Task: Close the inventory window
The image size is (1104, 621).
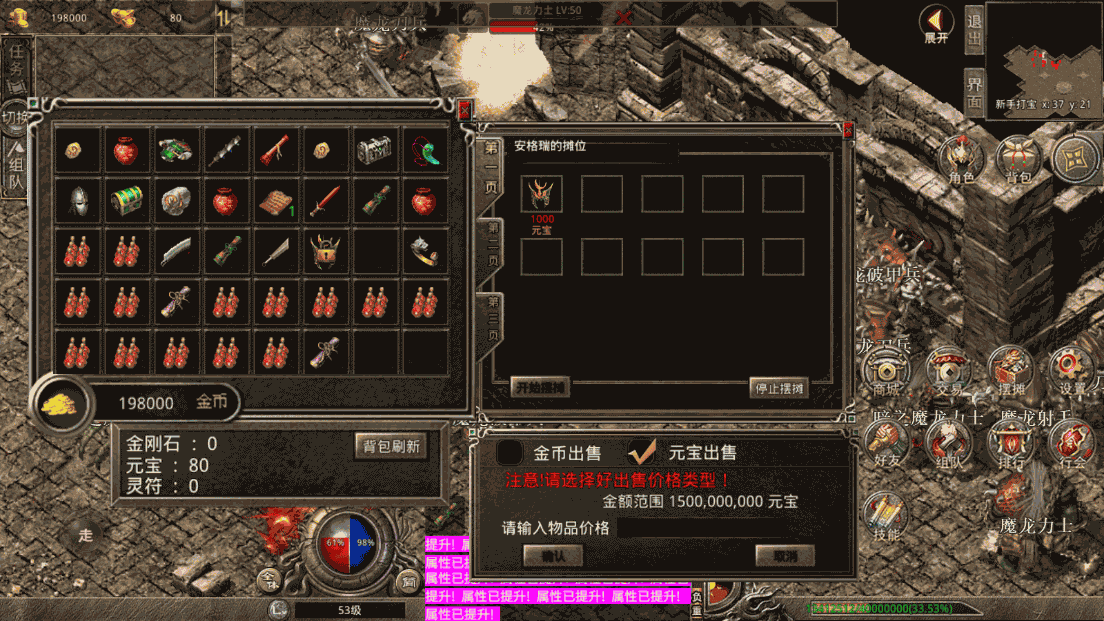Action: (x=464, y=107)
